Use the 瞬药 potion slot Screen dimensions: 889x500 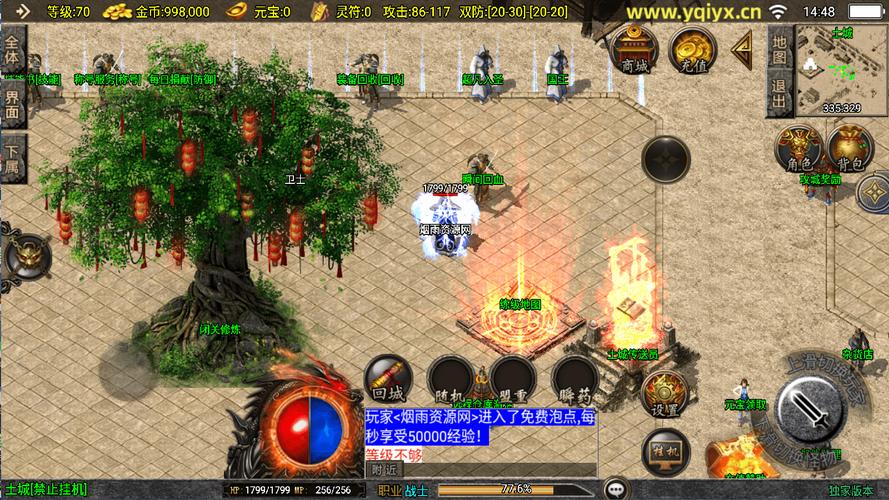click(x=575, y=380)
